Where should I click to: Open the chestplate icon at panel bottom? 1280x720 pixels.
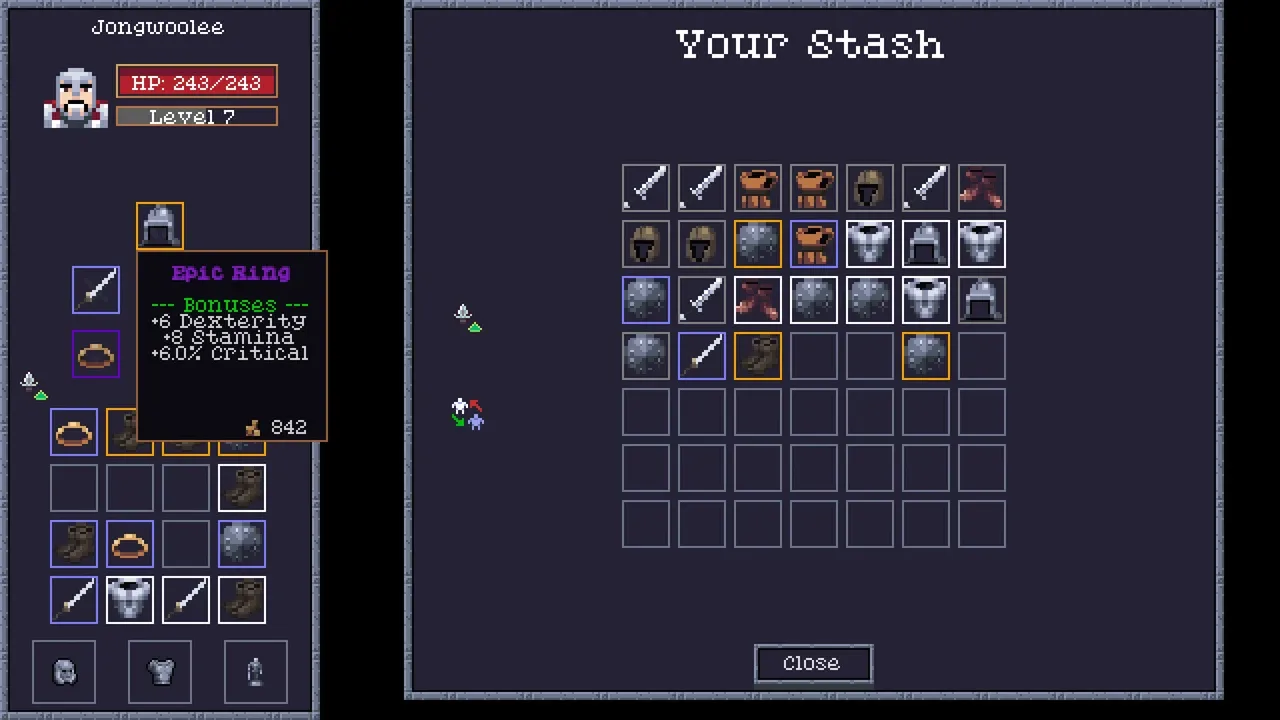[x=160, y=671]
